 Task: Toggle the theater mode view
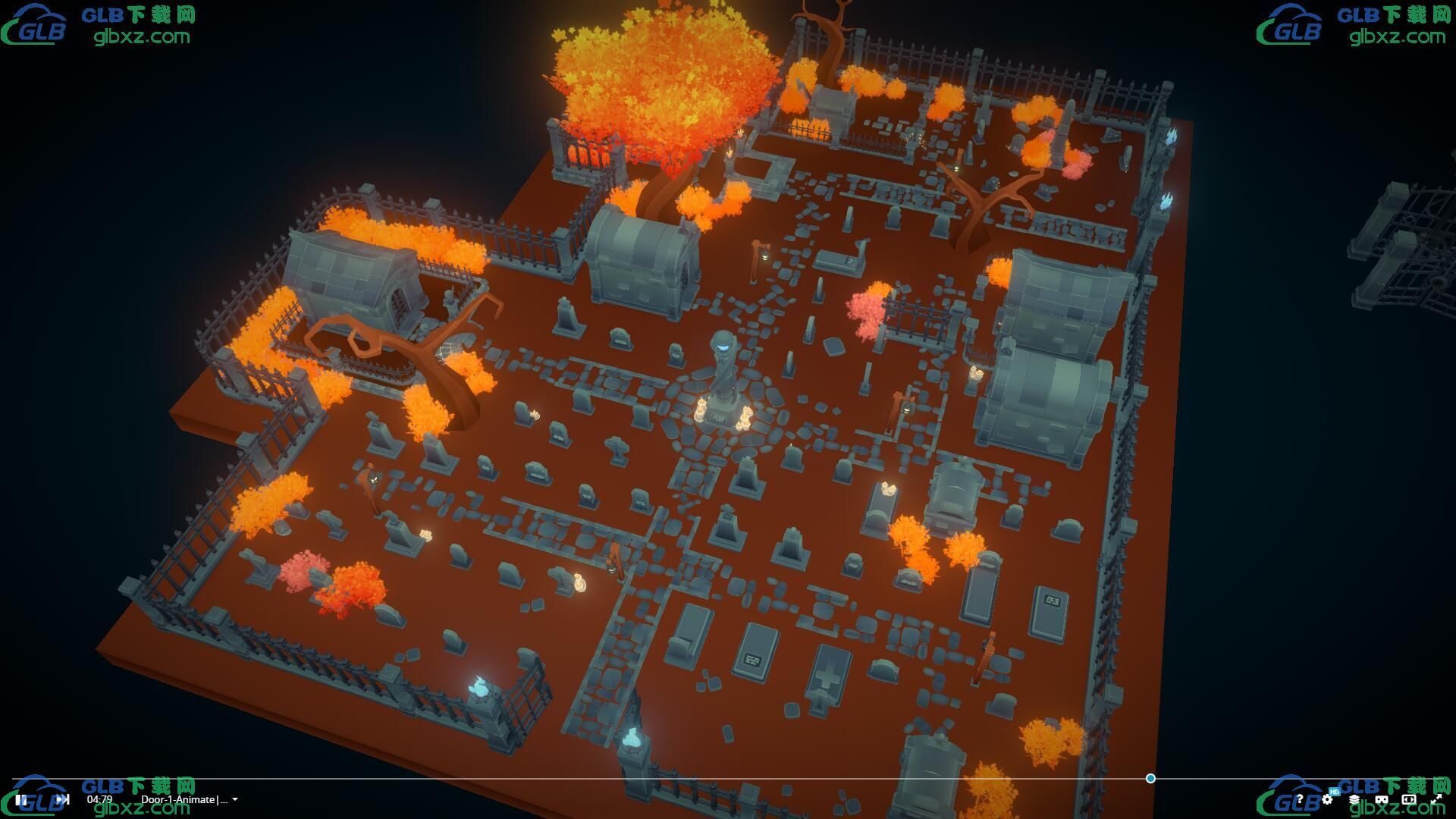tap(1409, 799)
